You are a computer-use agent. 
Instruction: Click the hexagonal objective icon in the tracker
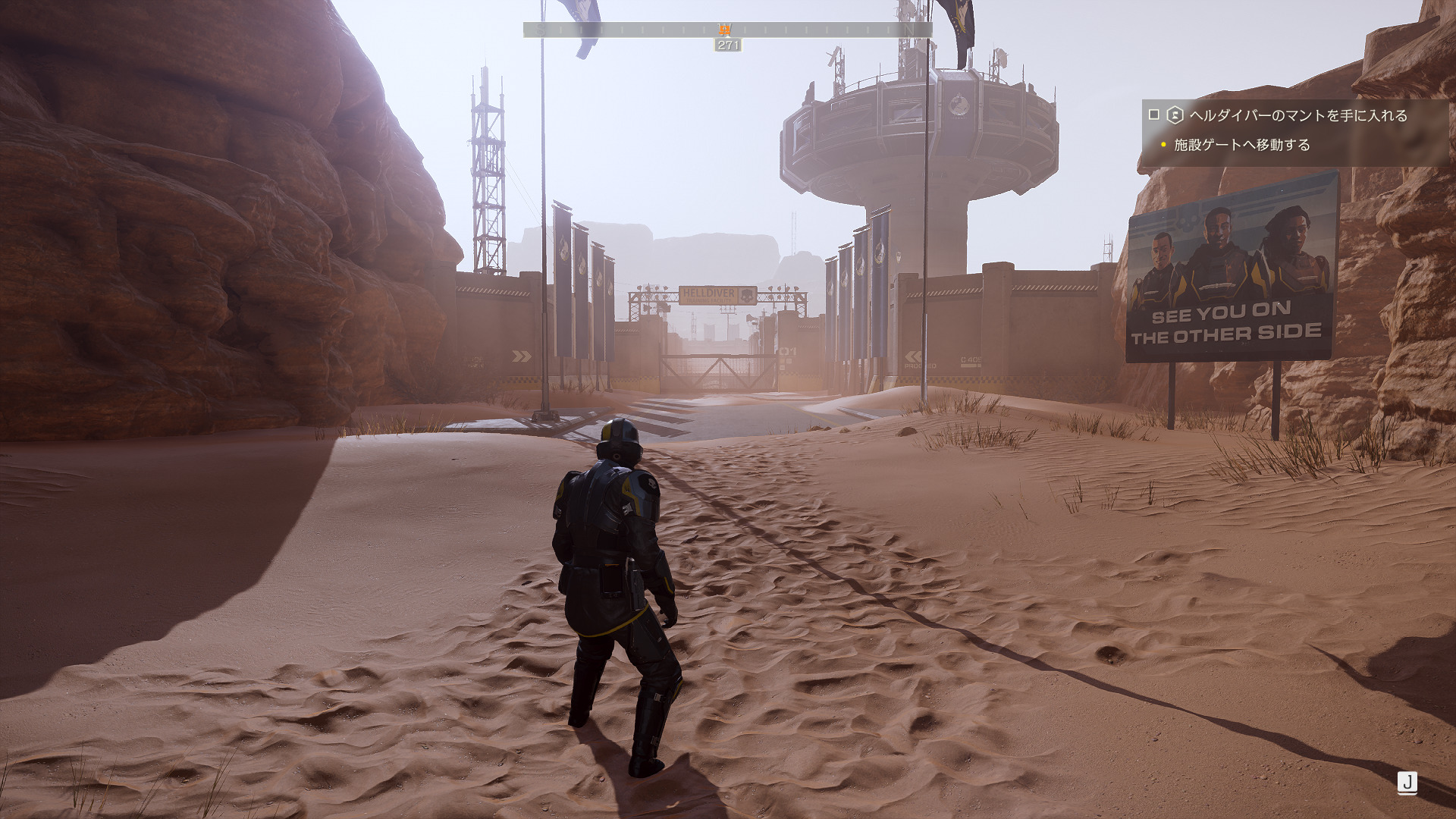(x=1175, y=115)
